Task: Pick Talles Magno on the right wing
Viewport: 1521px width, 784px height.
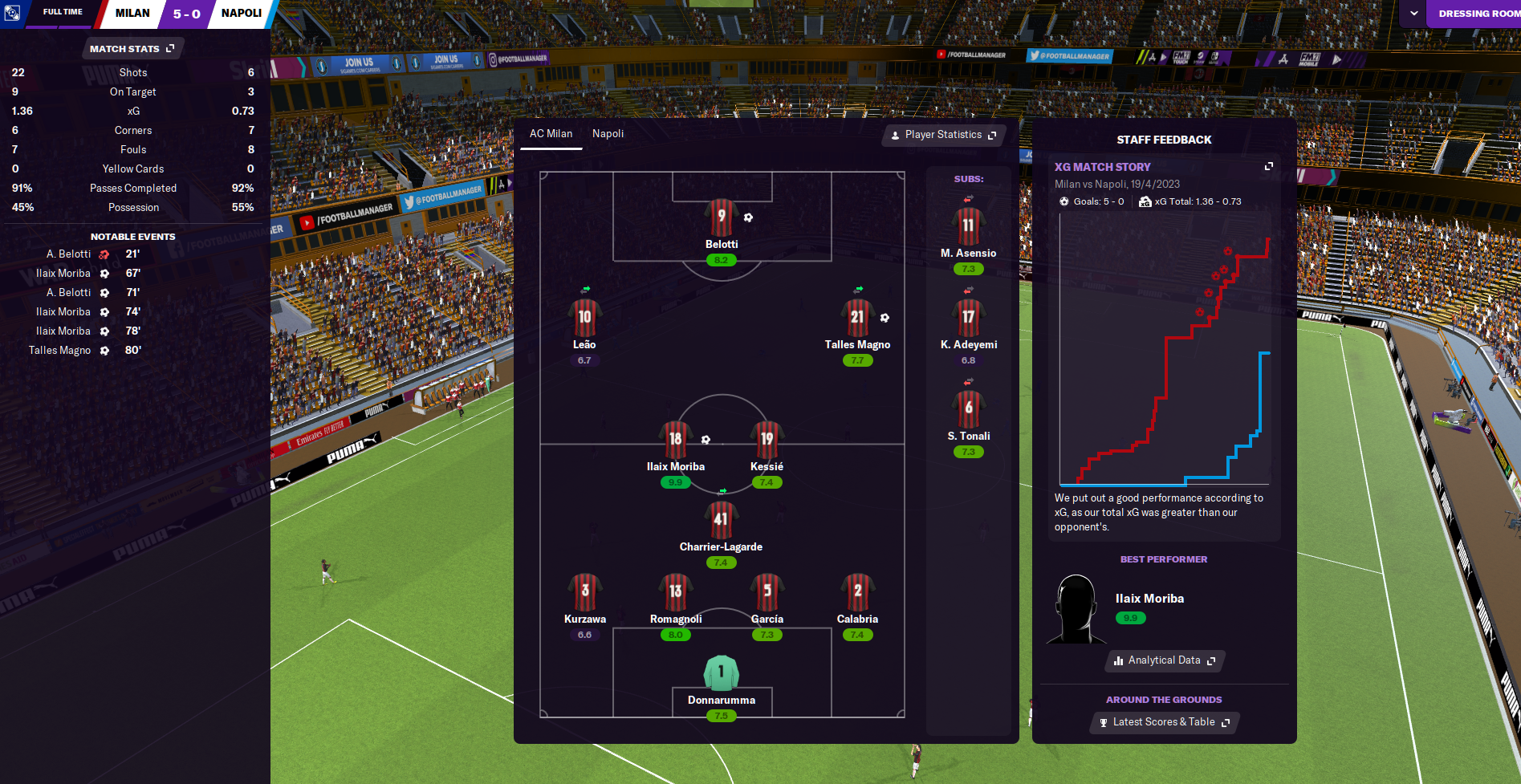Action: tap(857, 318)
